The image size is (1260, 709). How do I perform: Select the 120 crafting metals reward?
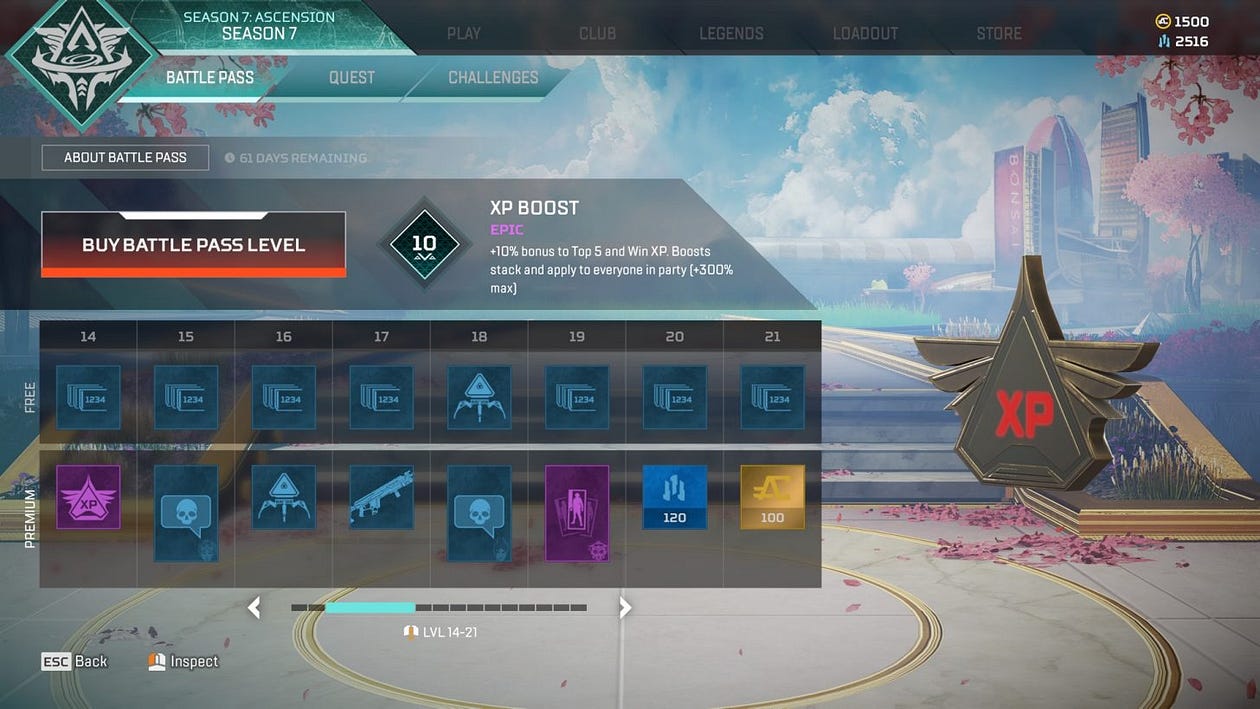674,497
